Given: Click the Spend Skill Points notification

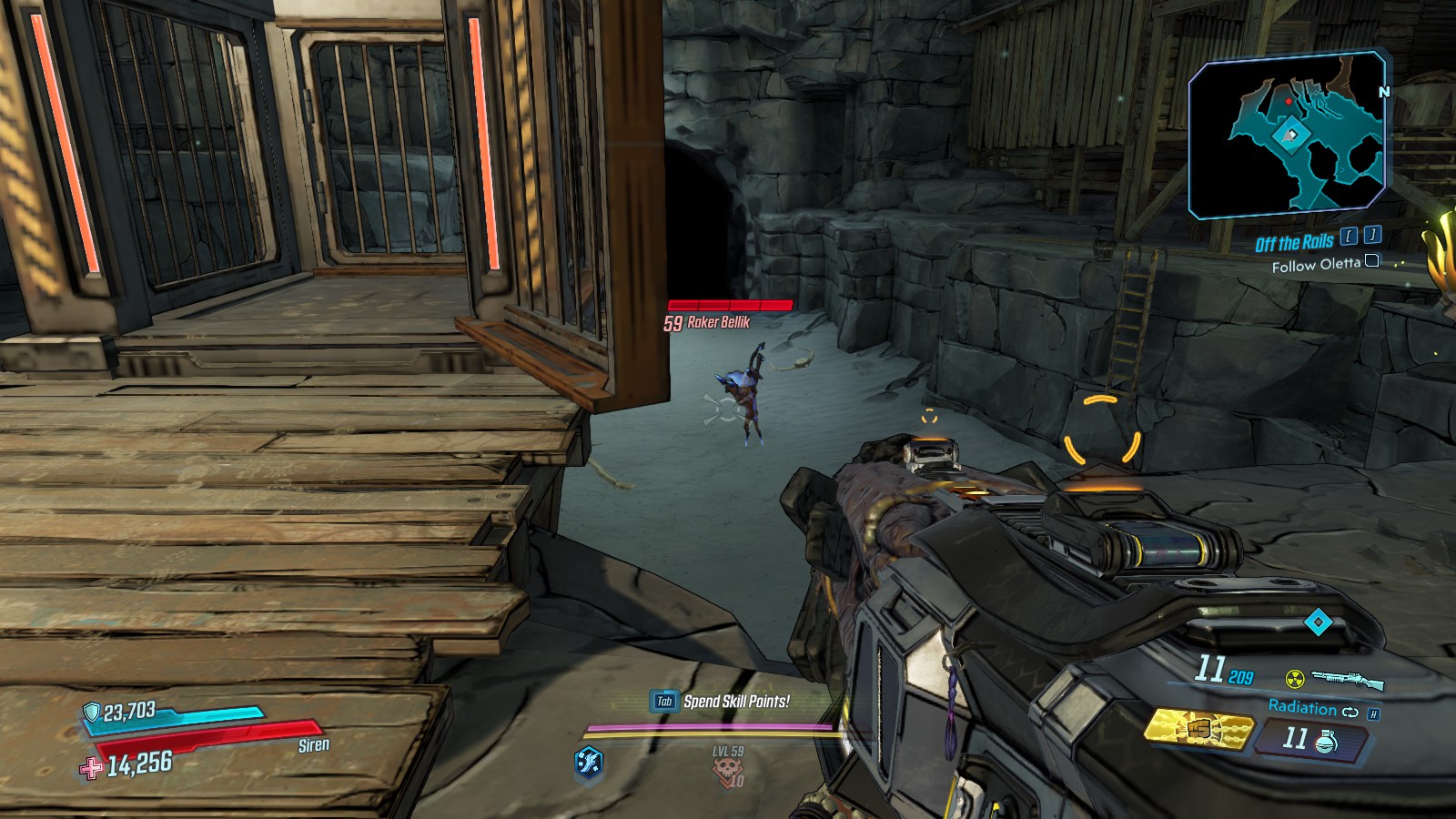Looking at the screenshot, I should click(736, 702).
